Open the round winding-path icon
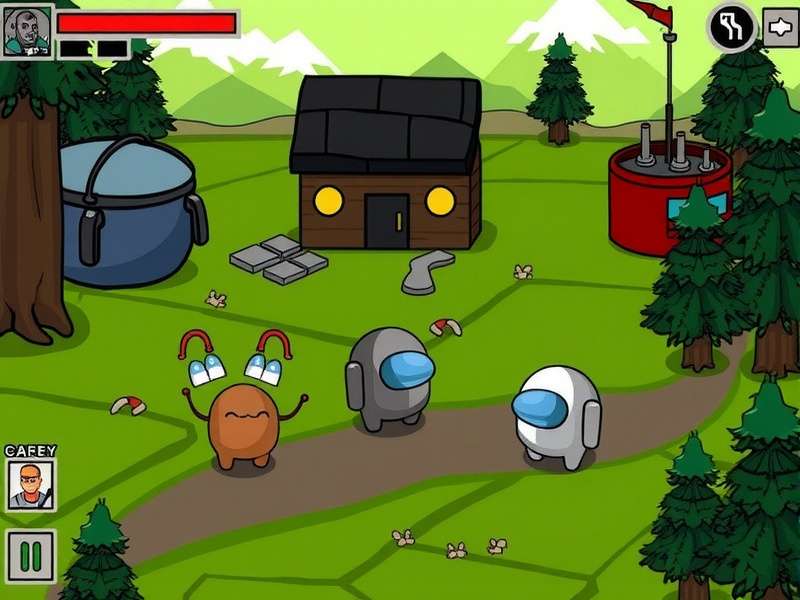The height and width of the screenshot is (600, 800). (732, 28)
